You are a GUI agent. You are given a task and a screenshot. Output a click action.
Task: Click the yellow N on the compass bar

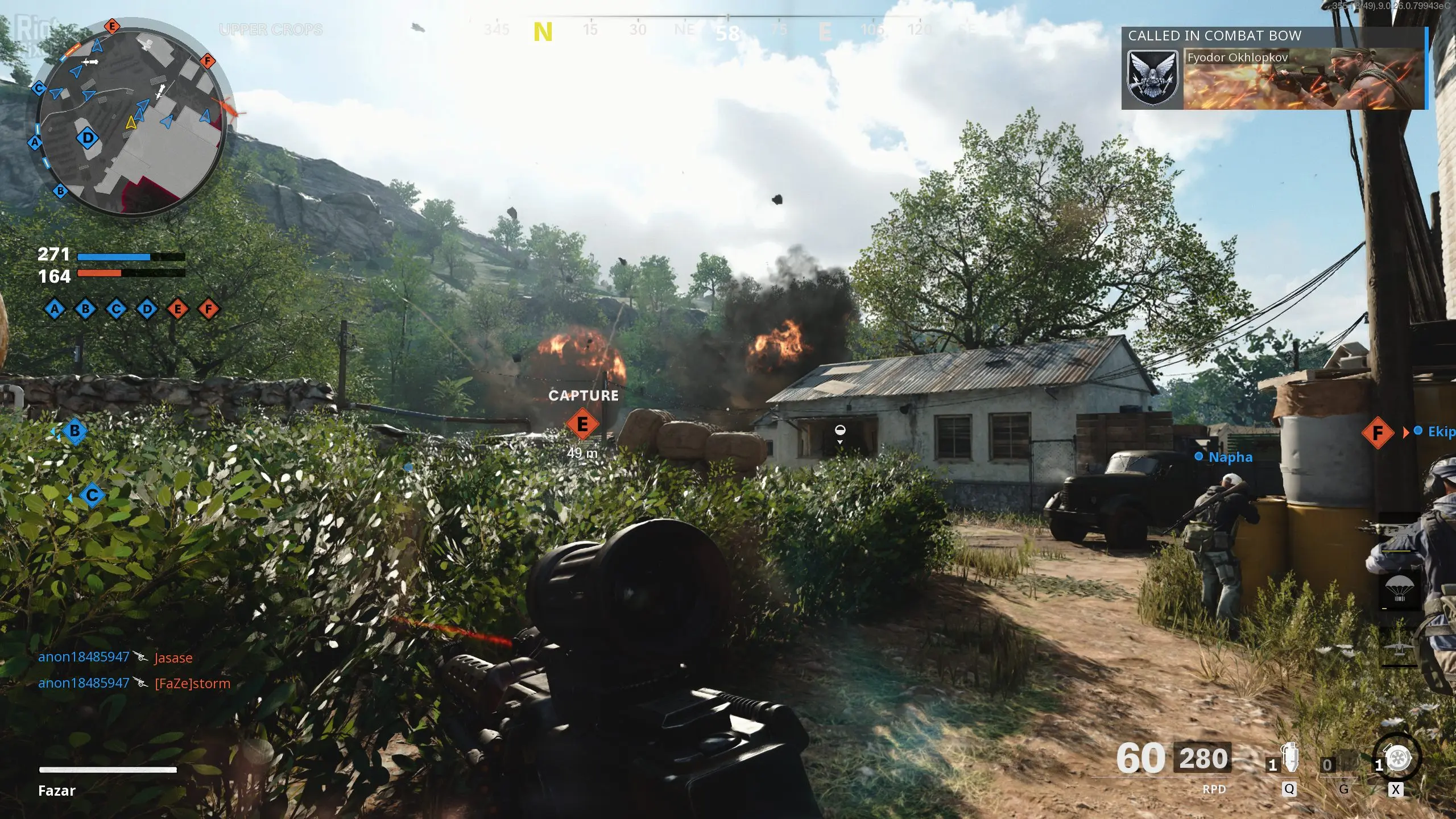(x=543, y=32)
